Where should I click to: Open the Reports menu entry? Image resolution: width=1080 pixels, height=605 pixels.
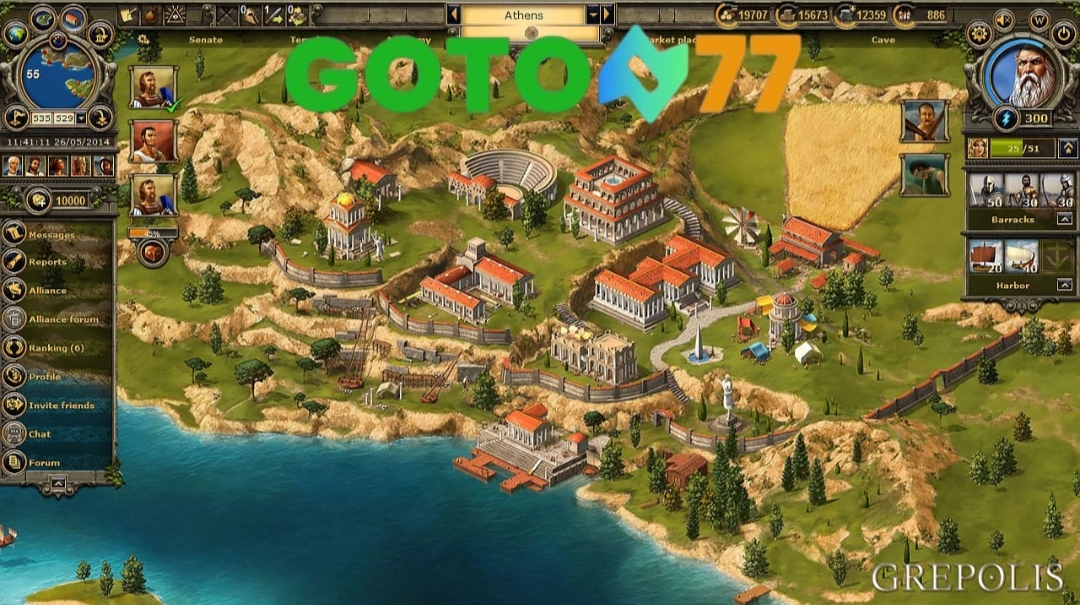(47, 262)
